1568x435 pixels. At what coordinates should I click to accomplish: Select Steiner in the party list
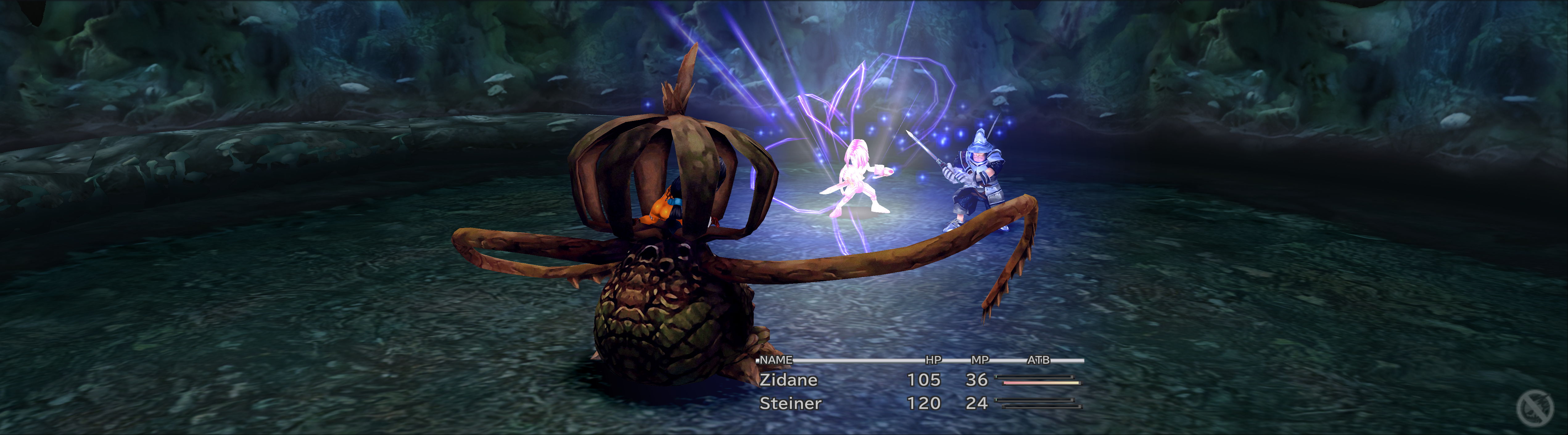tap(790, 403)
